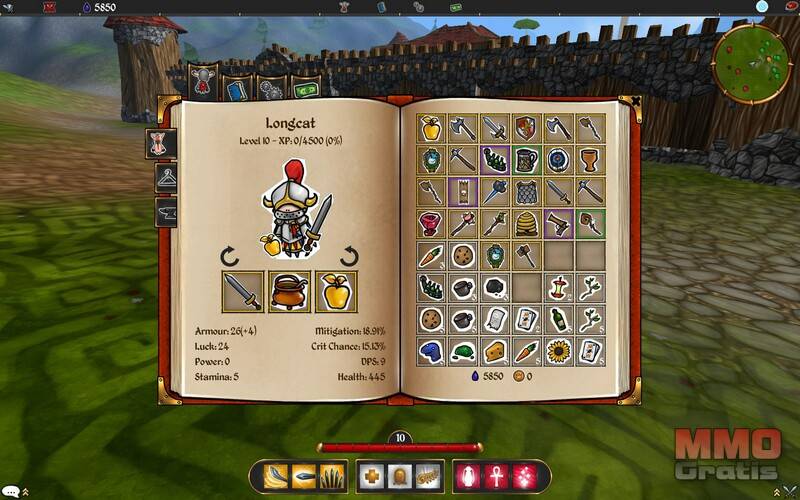
Task: Select the clothes hanger side tab
Action: (167, 178)
